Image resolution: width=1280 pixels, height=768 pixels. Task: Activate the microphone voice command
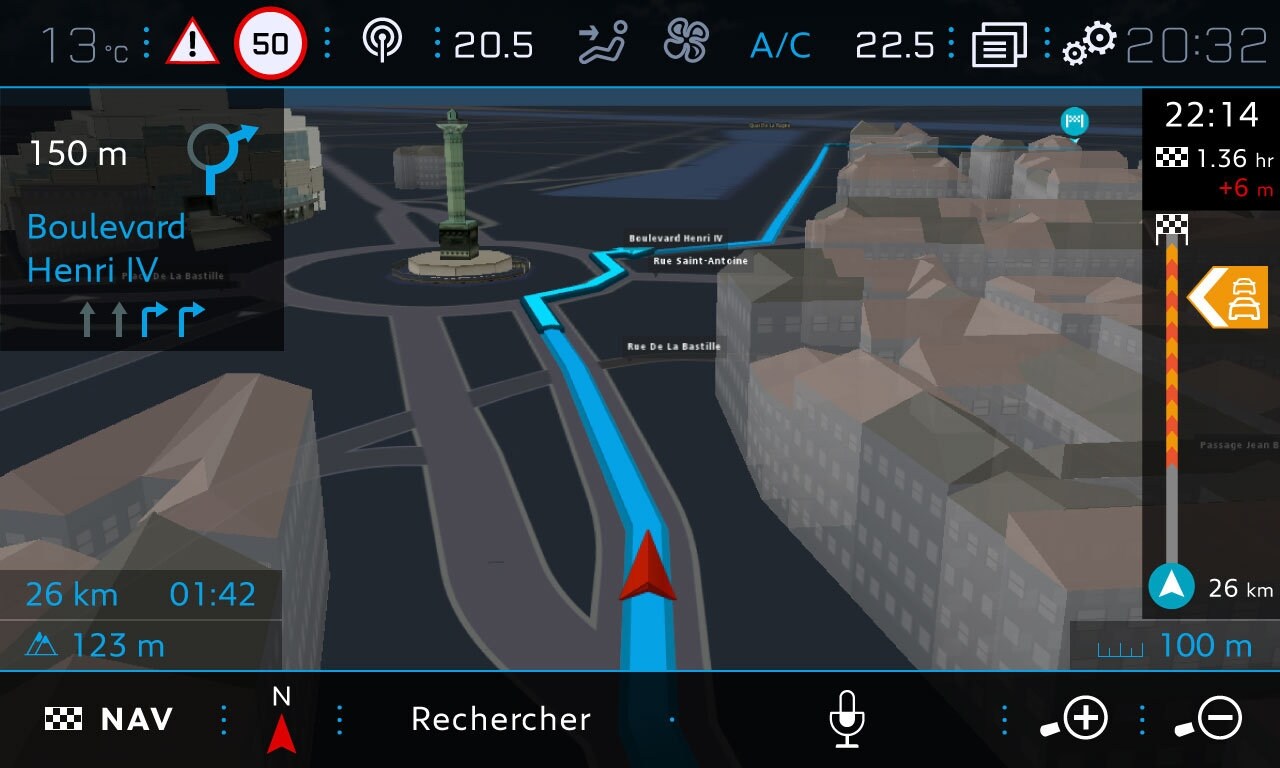(x=847, y=719)
